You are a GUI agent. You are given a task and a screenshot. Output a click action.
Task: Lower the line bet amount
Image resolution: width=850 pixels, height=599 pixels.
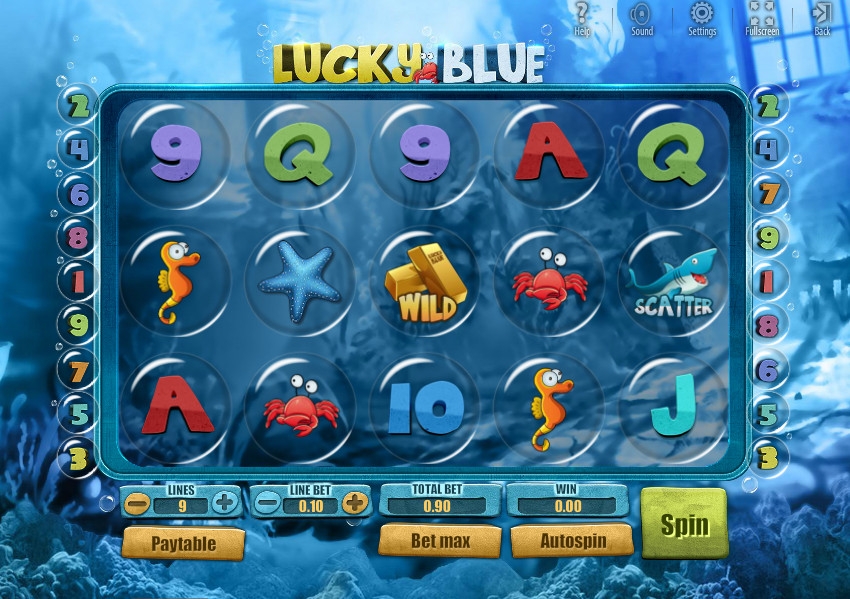coord(267,502)
